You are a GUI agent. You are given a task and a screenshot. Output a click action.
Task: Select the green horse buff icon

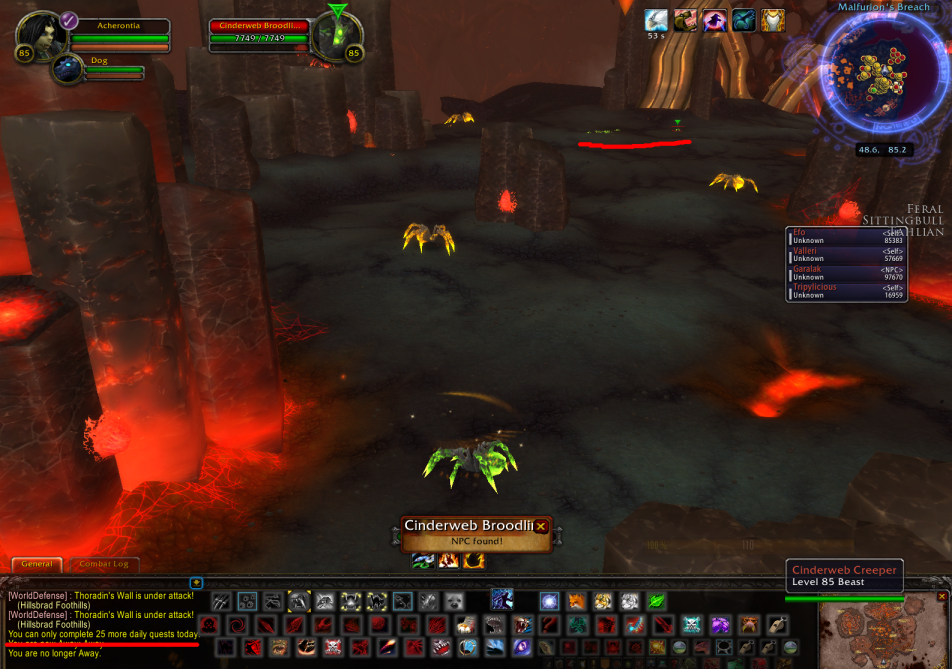743,20
